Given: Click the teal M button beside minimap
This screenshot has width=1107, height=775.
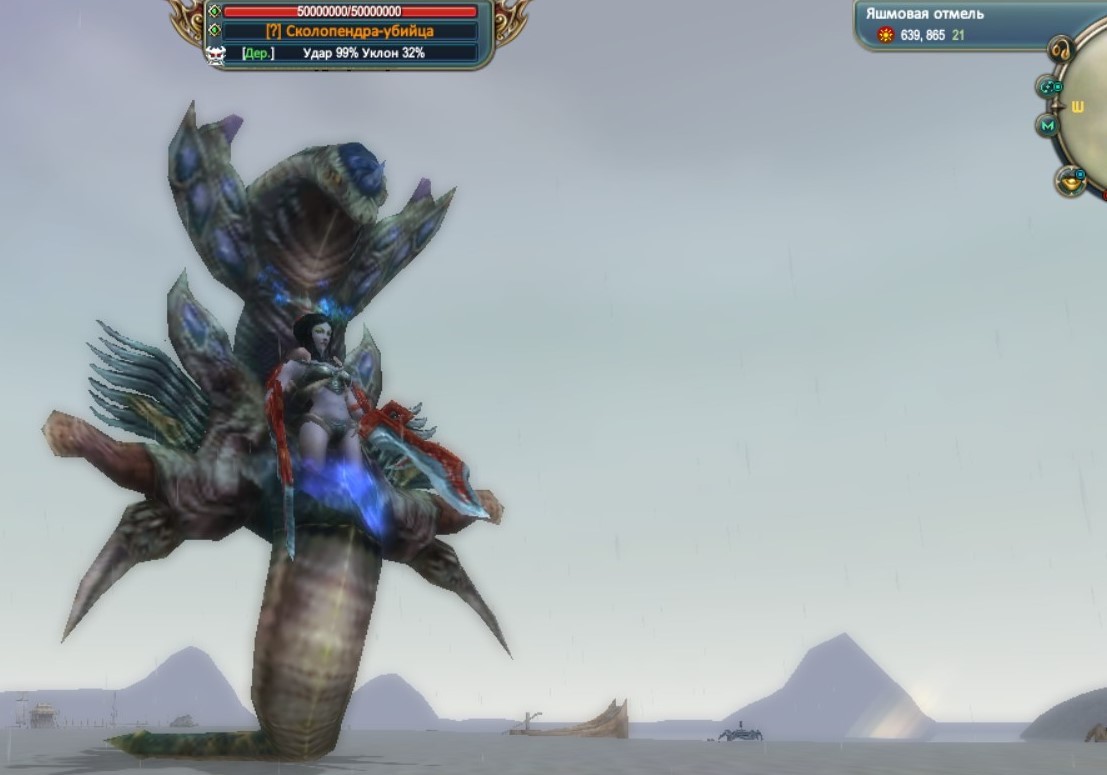Looking at the screenshot, I should pyautogui.click(x=1047, y=126).
